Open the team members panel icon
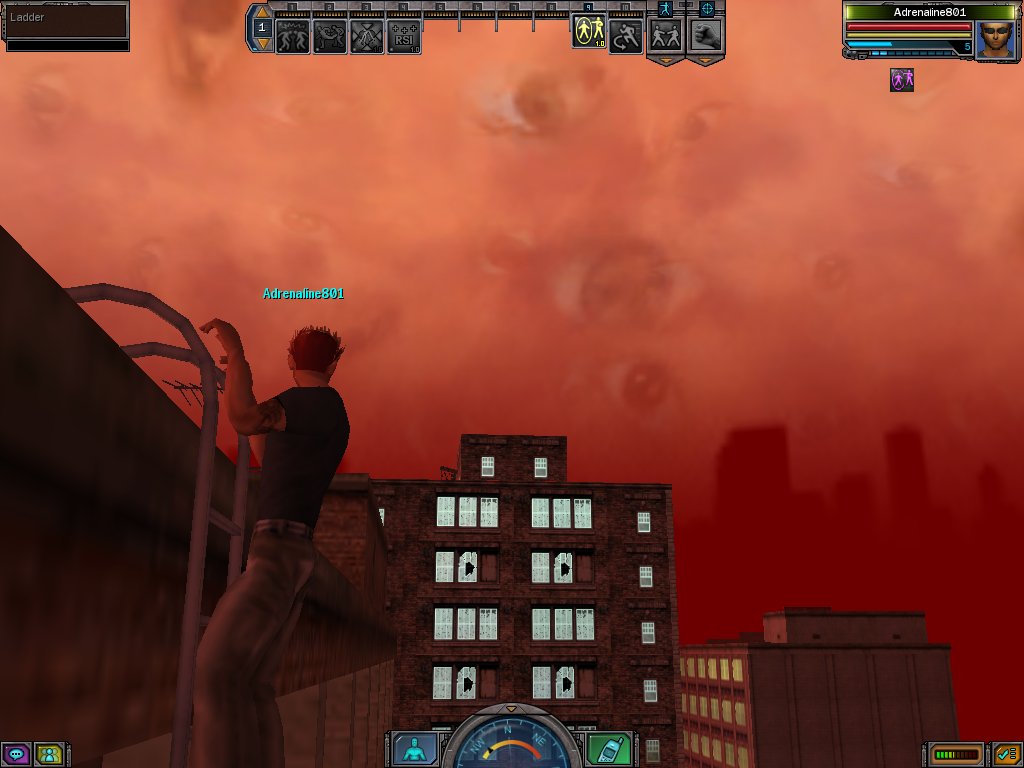 (48, 754)
